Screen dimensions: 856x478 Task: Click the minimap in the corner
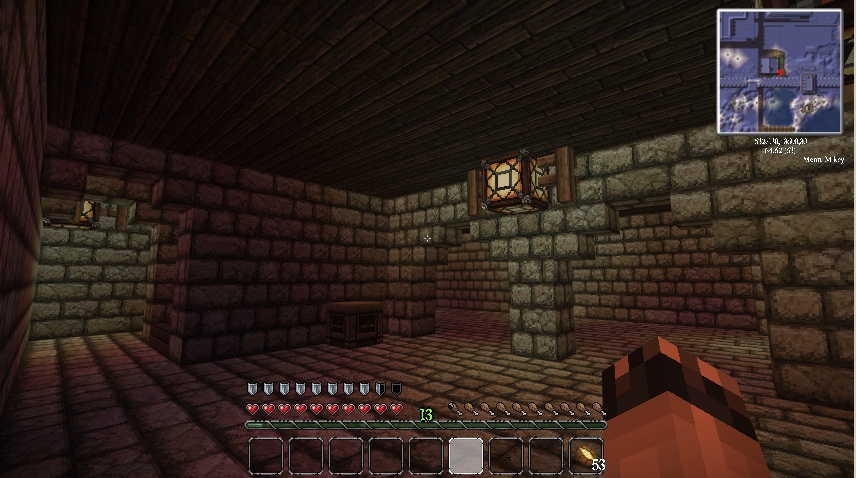(x=779, y=71)
